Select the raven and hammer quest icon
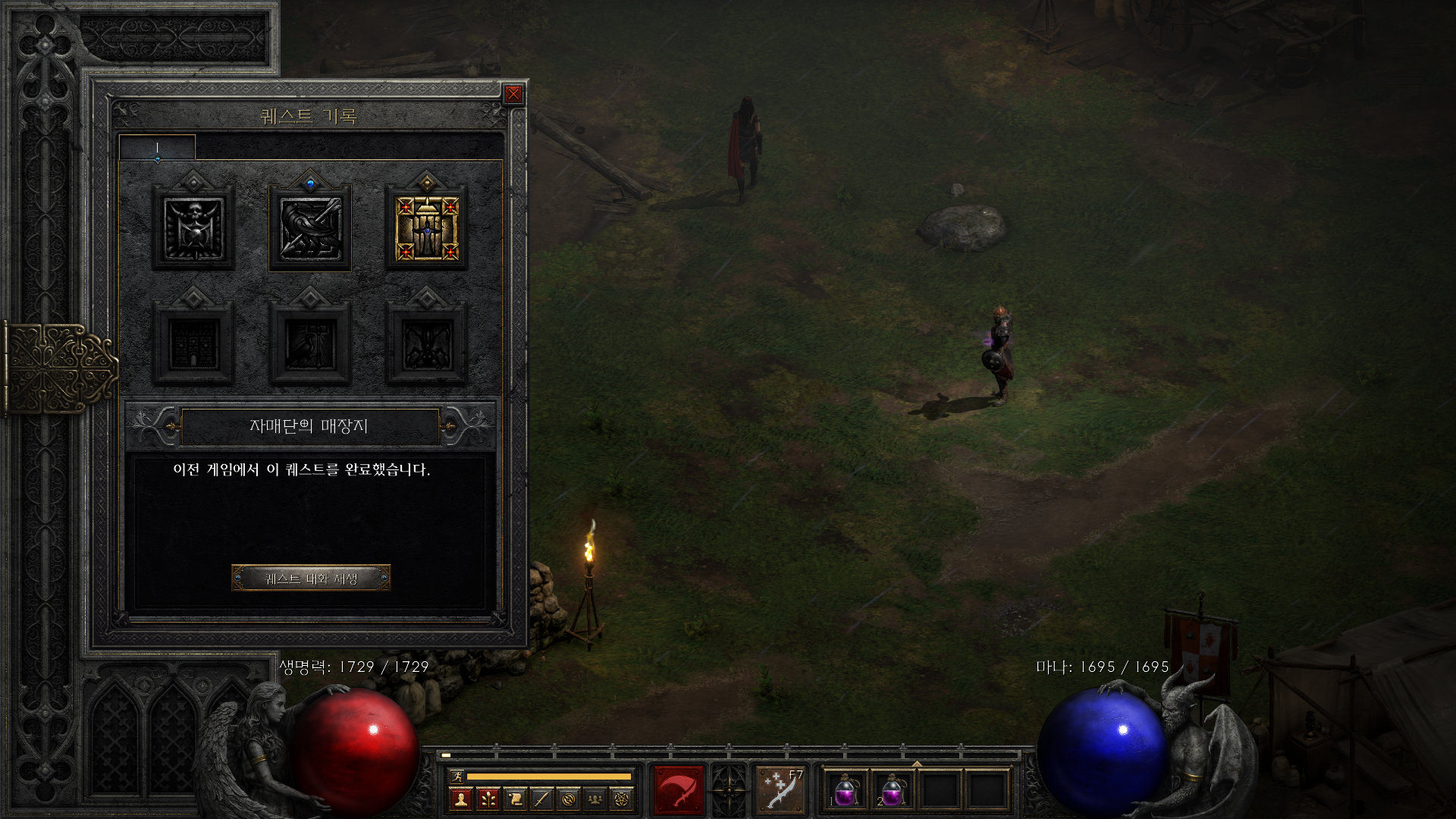Image resolution: width=1456 pixels, height=819 pixels. click(x=310, y=344)
